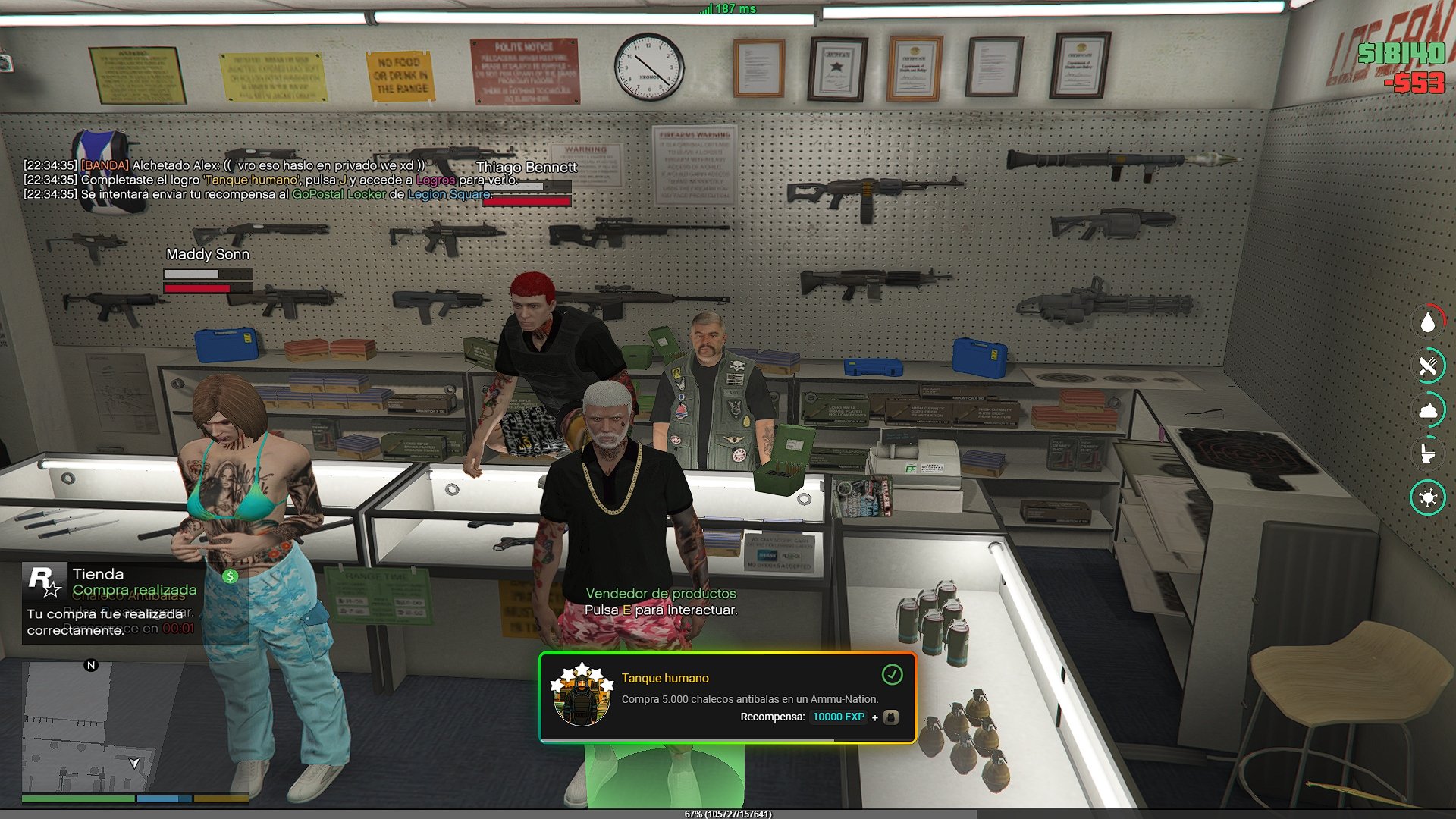Click the green checkmark on the achievement popup
The height and width of the screenshot is (819, 1456).
(x=892, y=674)
